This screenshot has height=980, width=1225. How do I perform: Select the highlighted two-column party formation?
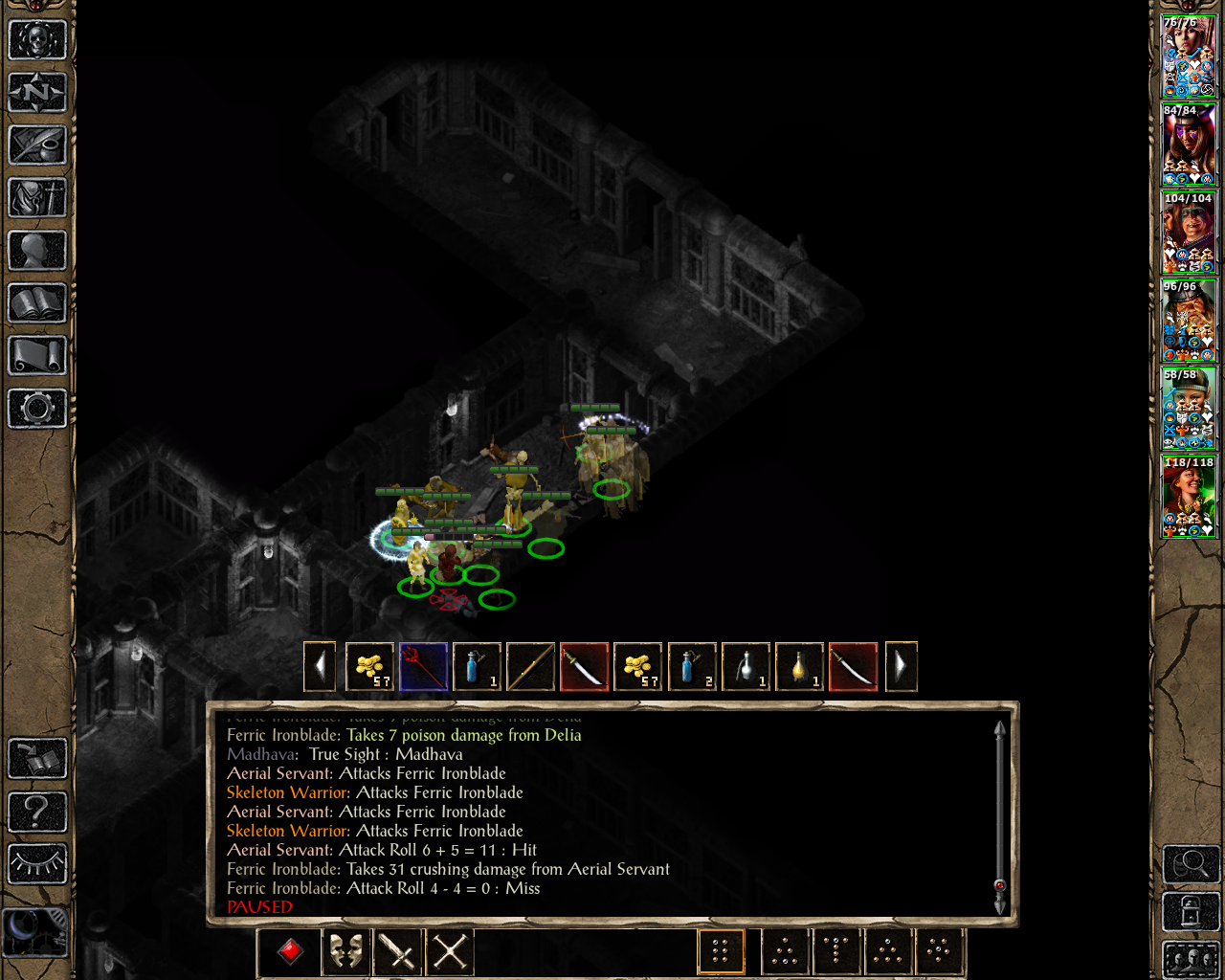point(721,951)
